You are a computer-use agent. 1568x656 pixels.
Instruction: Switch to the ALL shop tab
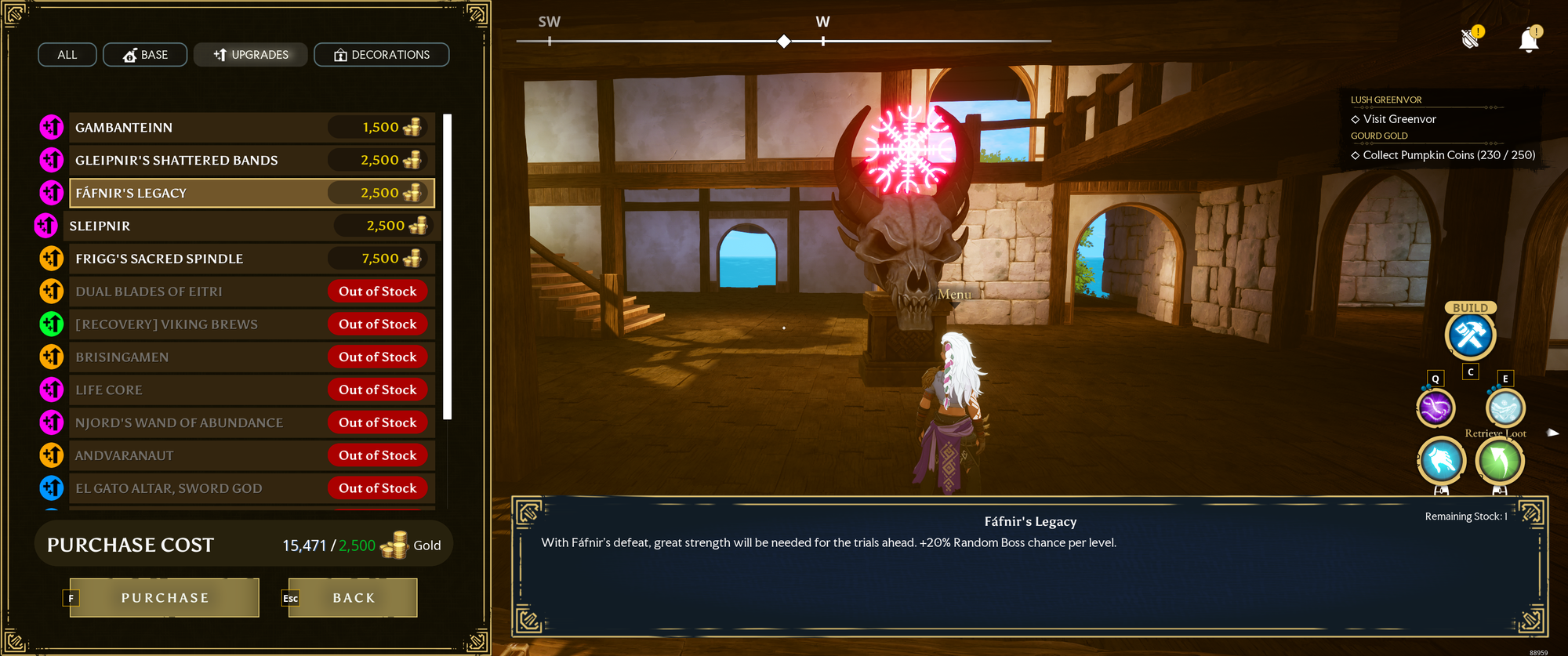point(67,55)
